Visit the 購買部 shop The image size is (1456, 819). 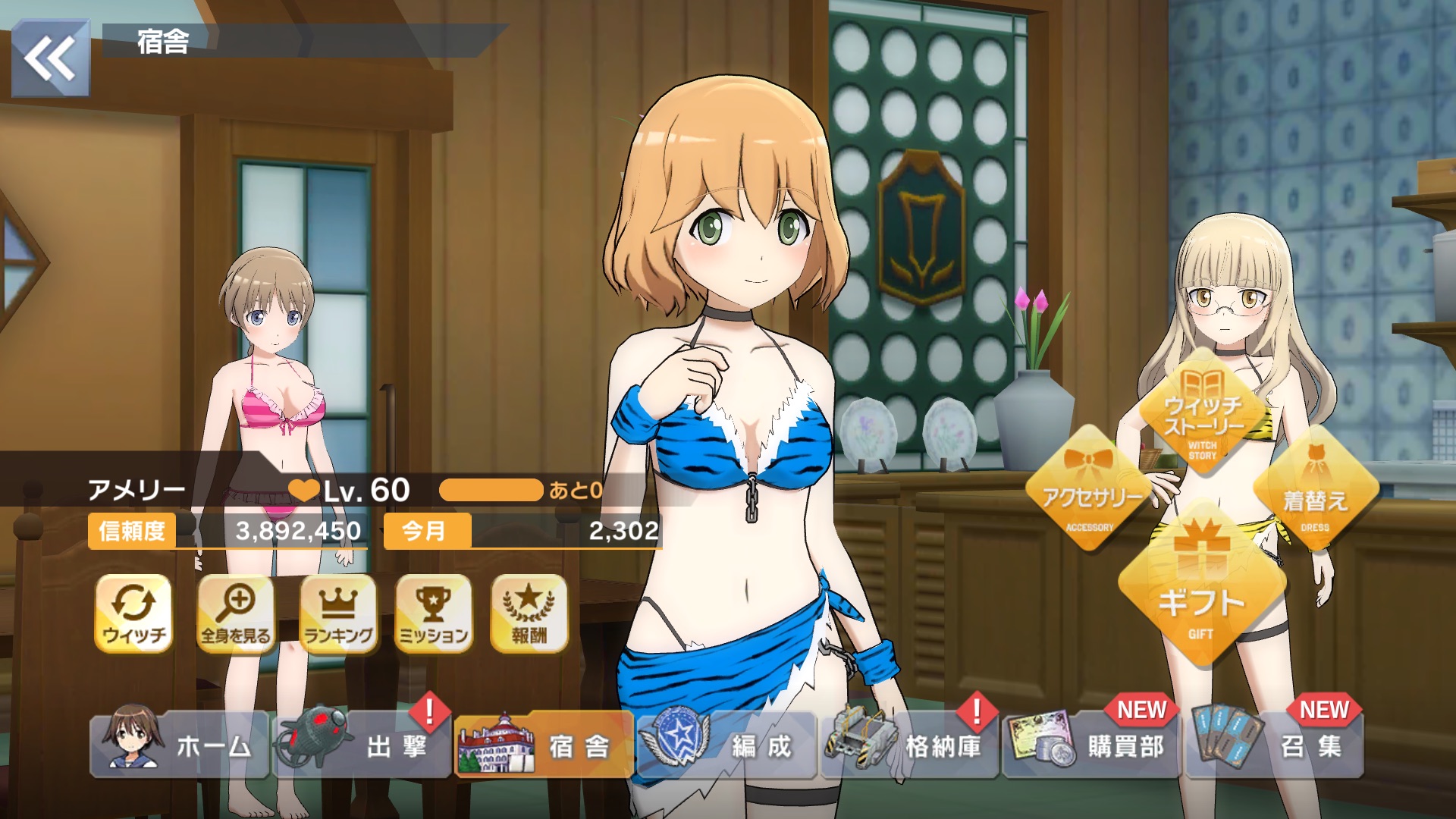(x=1091, y=746)
